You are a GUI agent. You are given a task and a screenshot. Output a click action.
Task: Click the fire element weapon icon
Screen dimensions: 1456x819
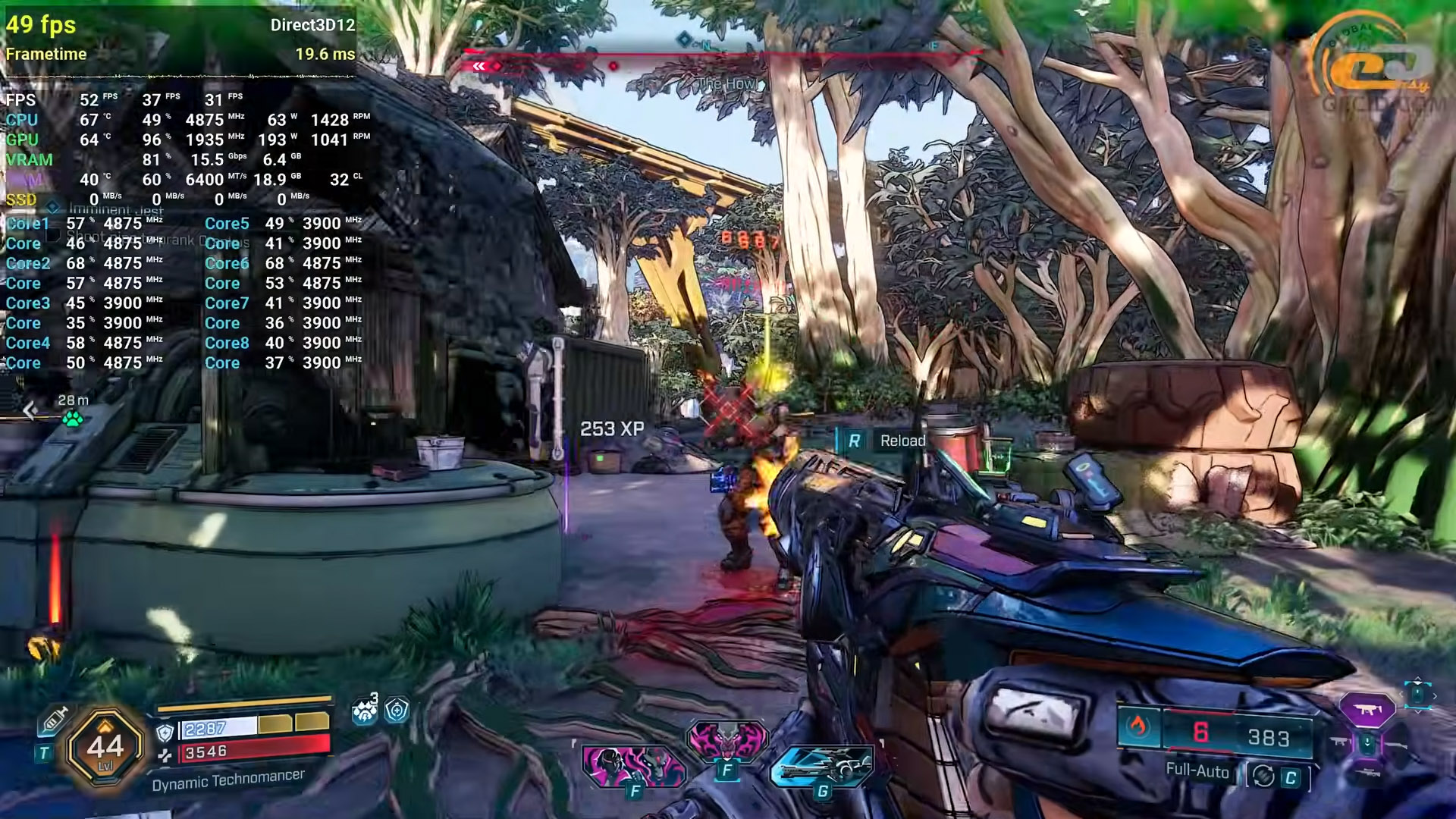[1136, 728]
